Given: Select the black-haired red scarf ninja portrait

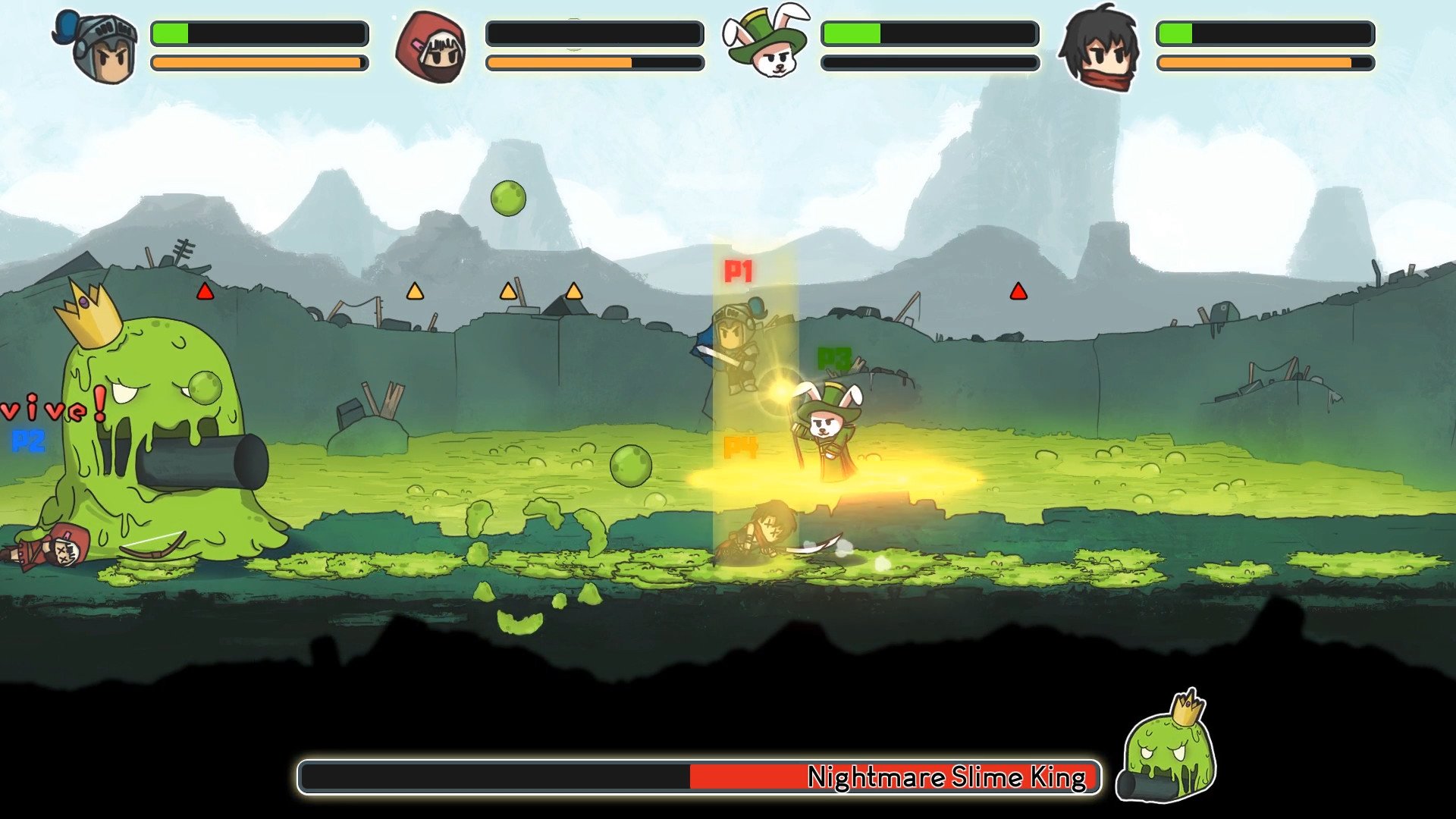Looking at the screenshot, I should [x=1100, y=47].
